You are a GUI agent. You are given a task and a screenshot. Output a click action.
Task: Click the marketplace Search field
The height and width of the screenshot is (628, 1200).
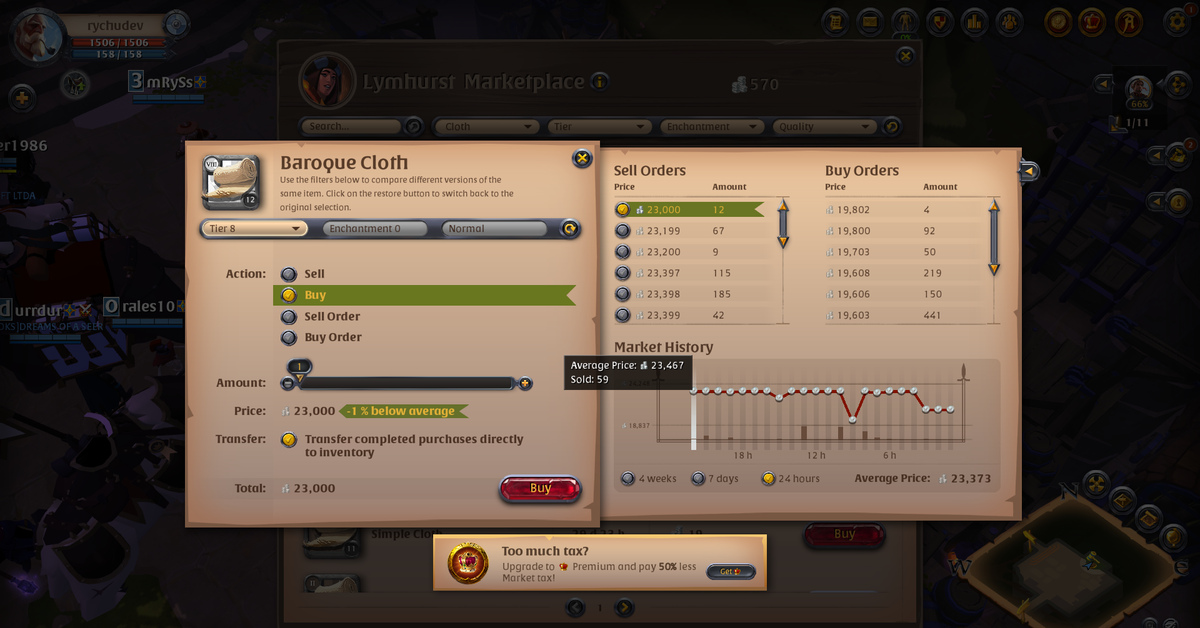[352, 127]
